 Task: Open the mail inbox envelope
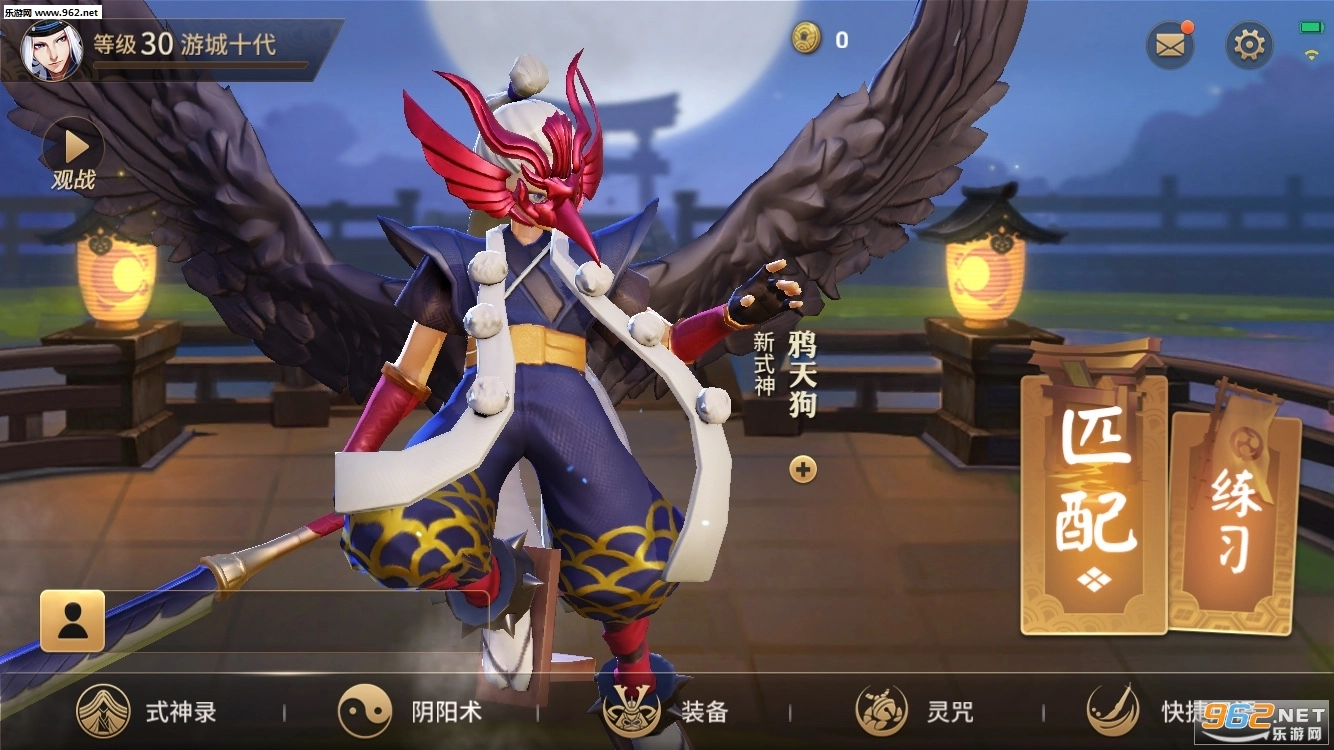1170,45
